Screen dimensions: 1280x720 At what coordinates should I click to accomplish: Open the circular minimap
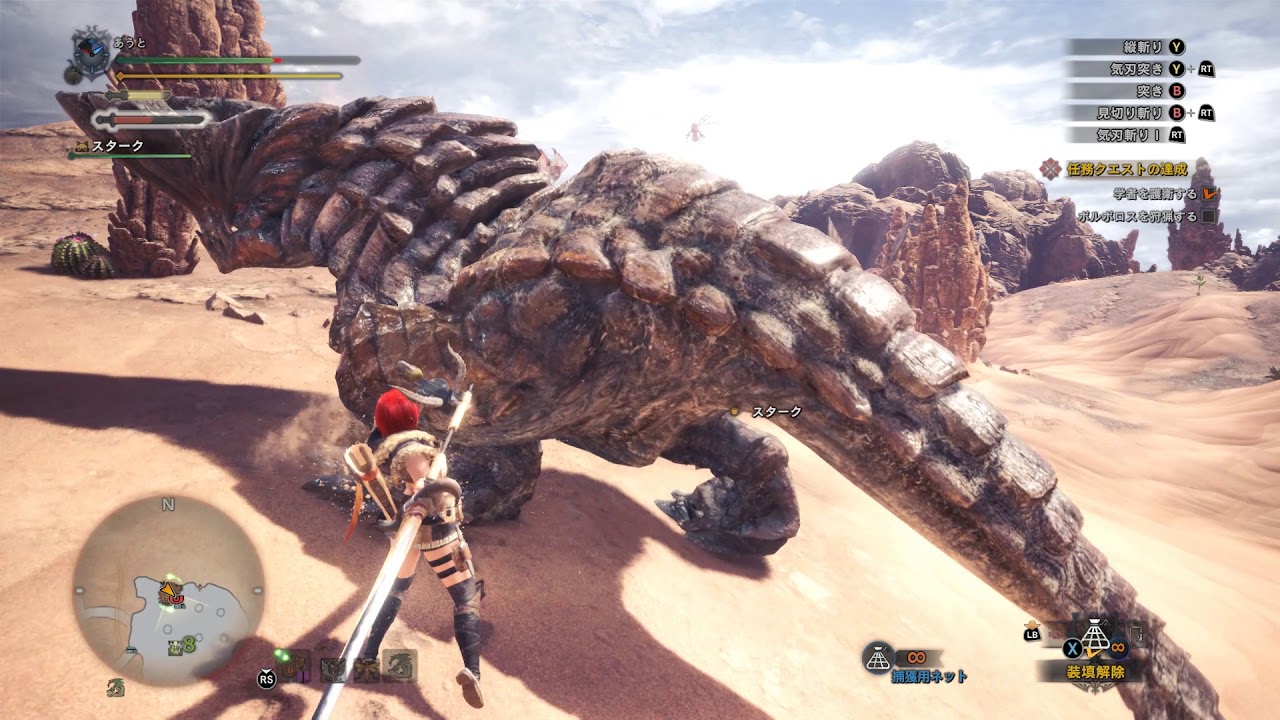(x=168, y=590)
